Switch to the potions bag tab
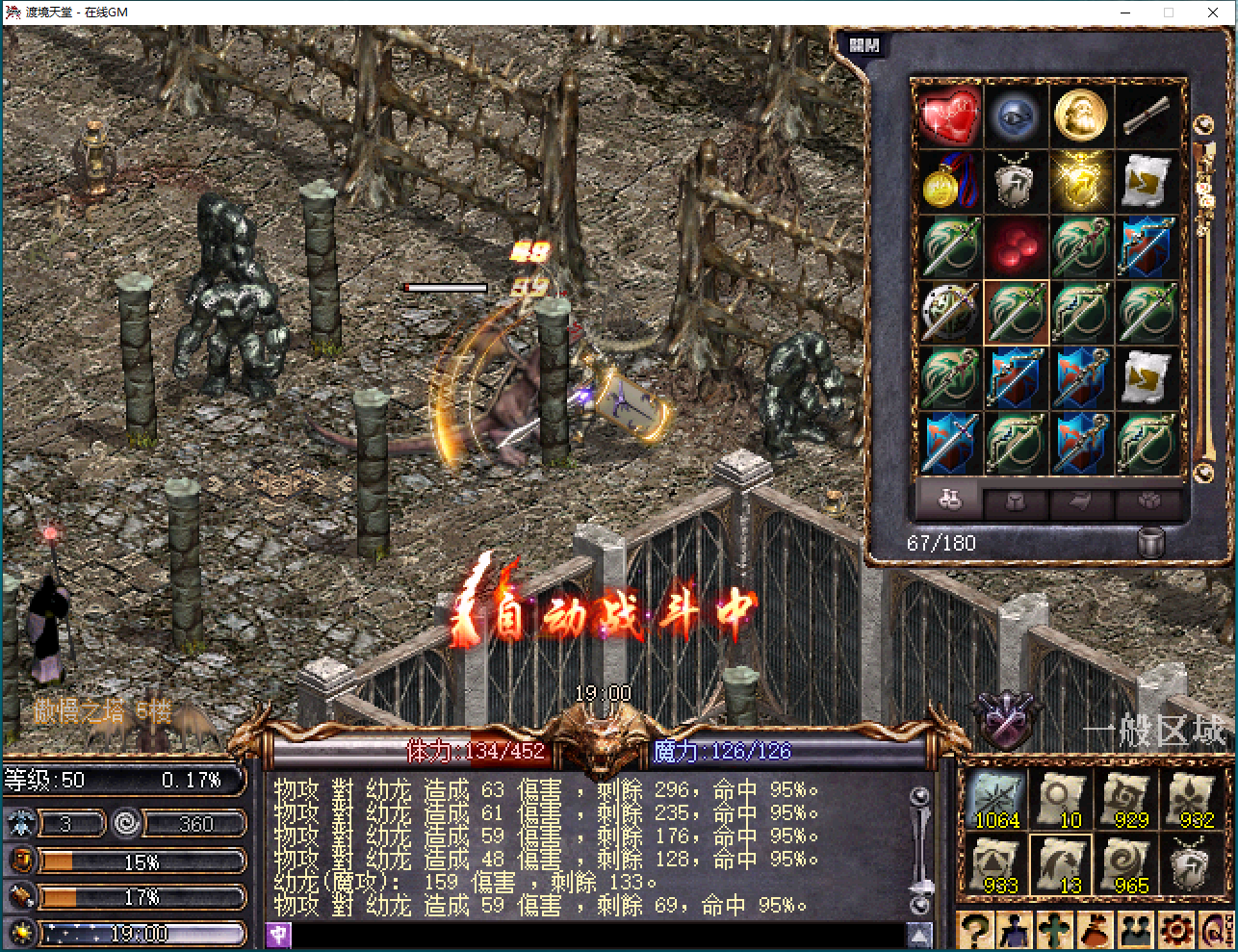 (x=949, y=501)
